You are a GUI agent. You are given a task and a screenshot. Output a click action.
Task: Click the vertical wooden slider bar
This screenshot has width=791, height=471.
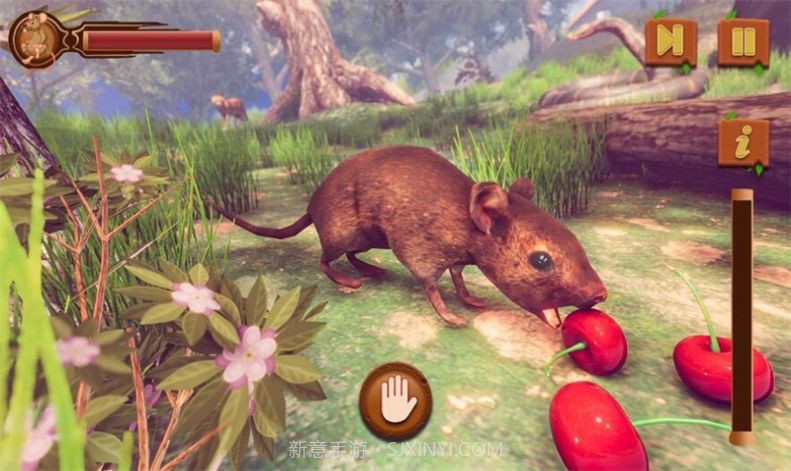741,315
